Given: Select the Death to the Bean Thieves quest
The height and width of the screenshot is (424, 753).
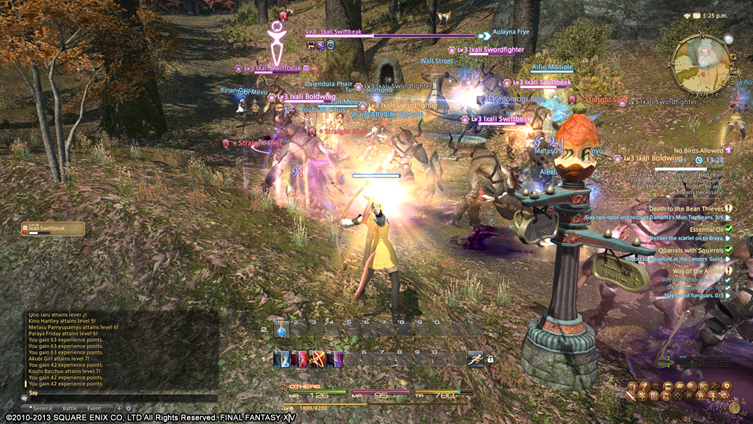Looking at the screenshot, I should coord(692,208).
